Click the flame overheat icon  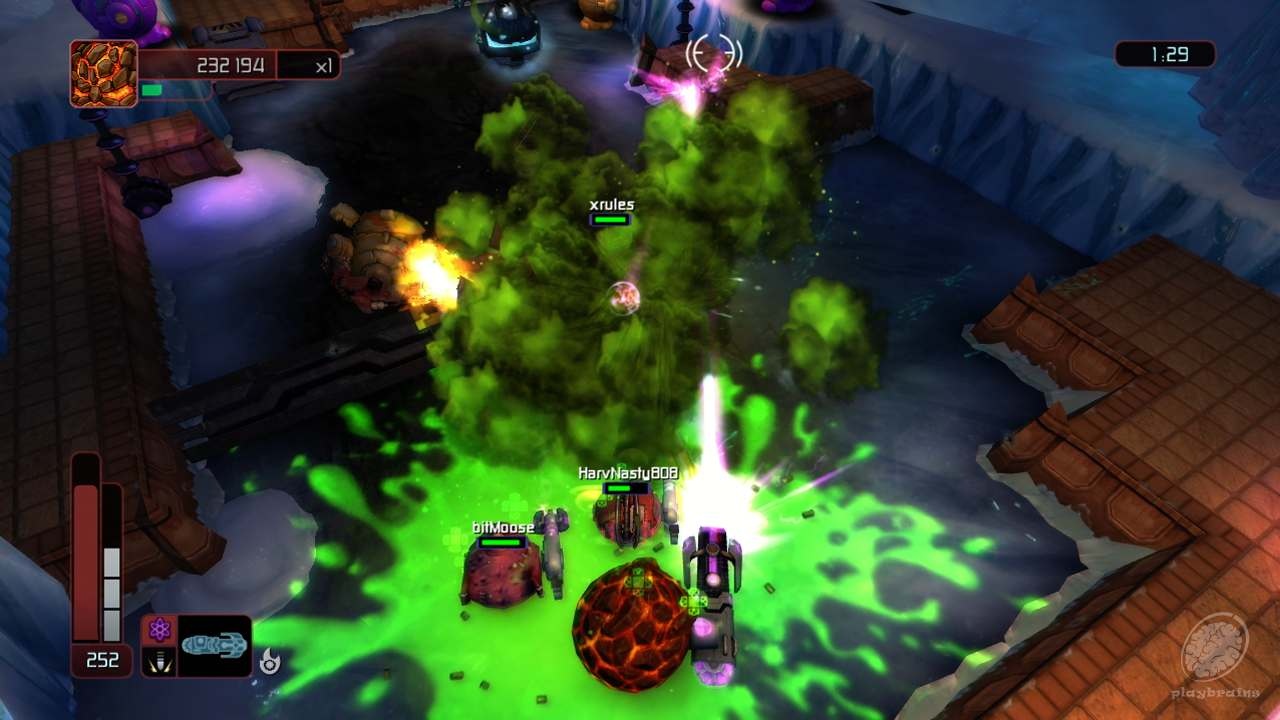point(268,660)
